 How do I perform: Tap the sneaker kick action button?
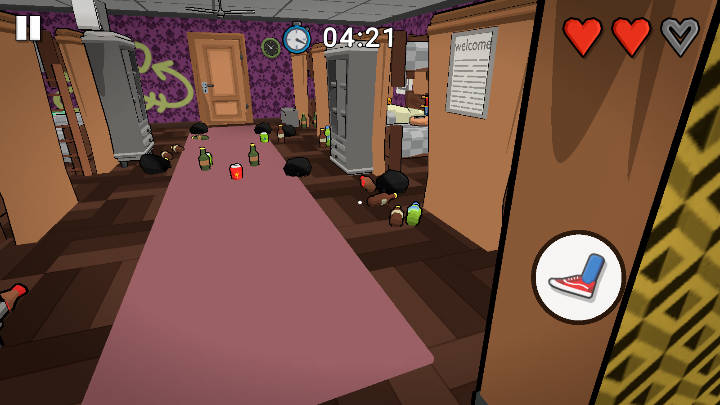click(578, 277)
